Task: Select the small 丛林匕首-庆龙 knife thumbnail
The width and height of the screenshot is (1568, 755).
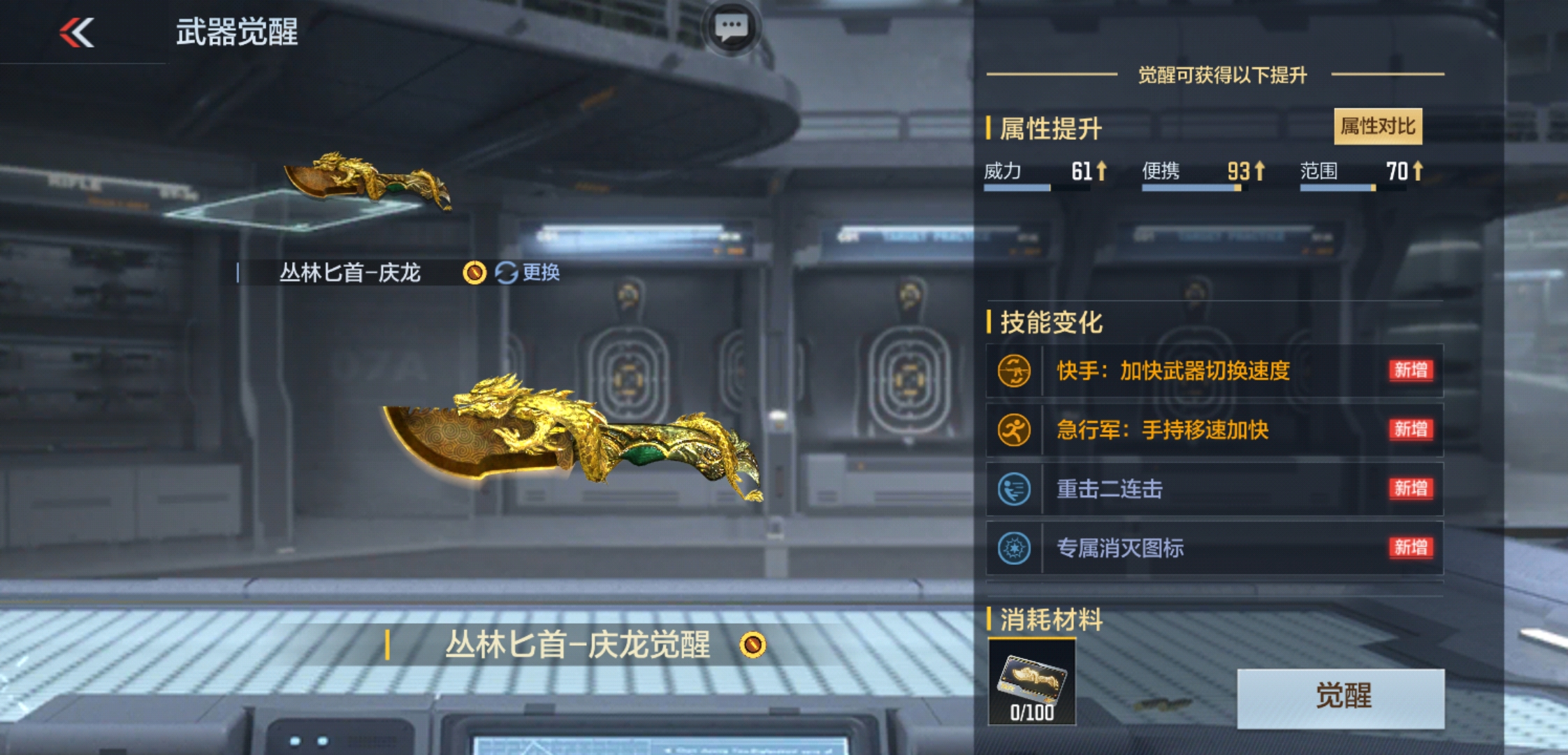Action: pos(367,180)
